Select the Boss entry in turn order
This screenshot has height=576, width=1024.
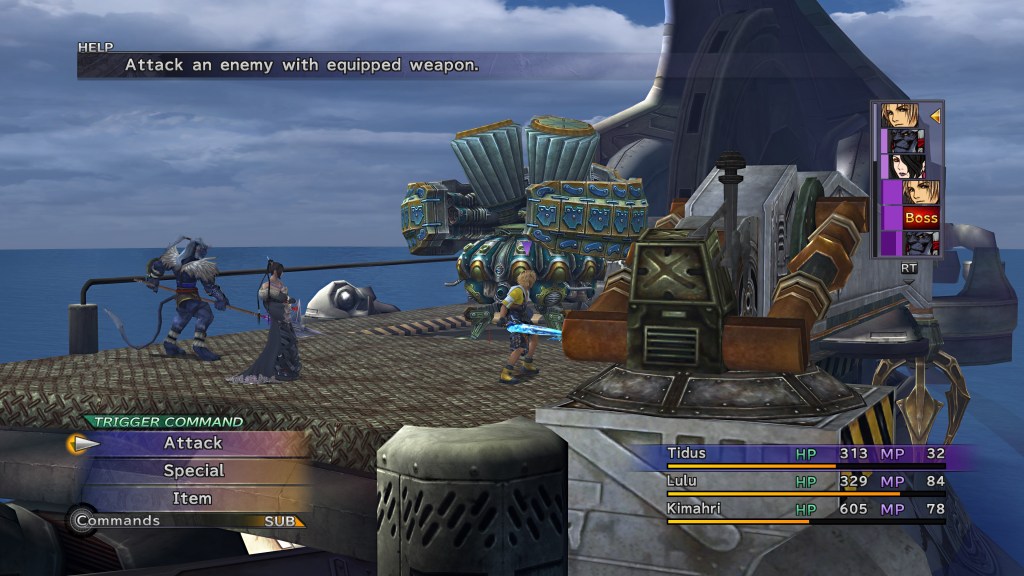[x=921, y=217]
